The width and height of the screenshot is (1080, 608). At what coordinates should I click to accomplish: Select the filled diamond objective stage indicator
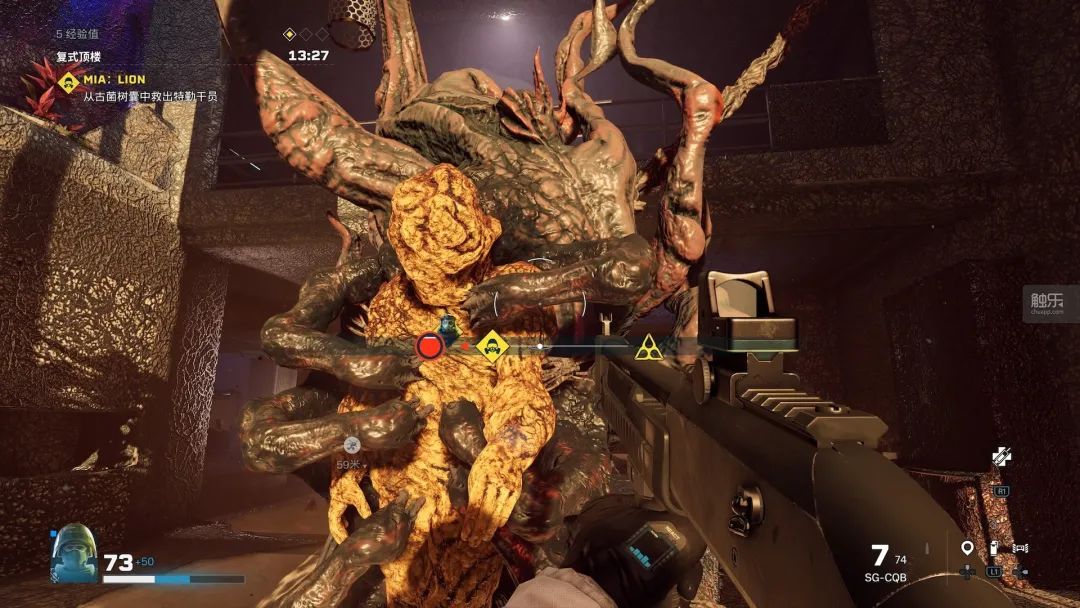pyautogui.click(x=290, y=34)
